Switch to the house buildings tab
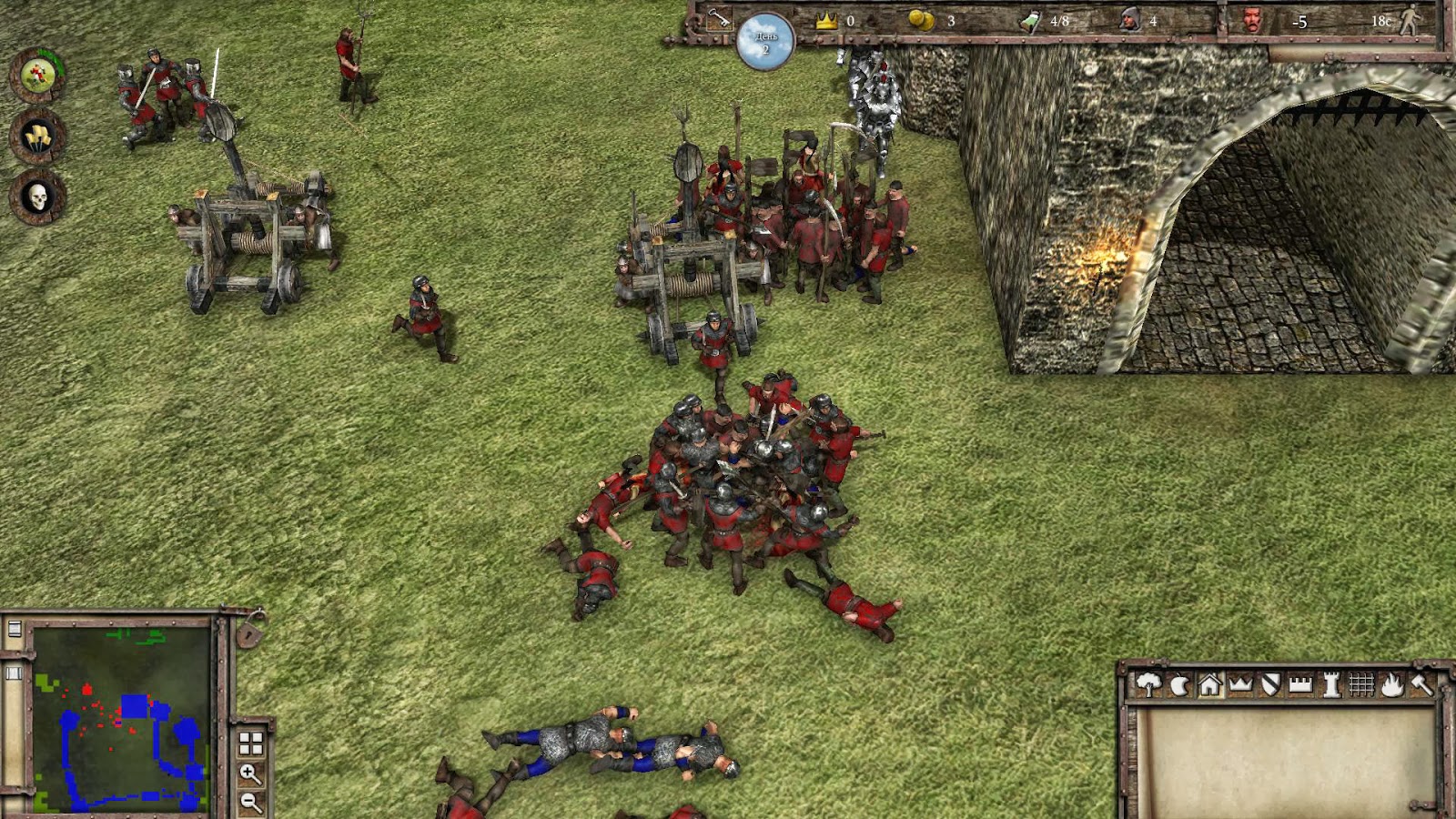Viewport: 1456px width, 819px height. 1209,685
